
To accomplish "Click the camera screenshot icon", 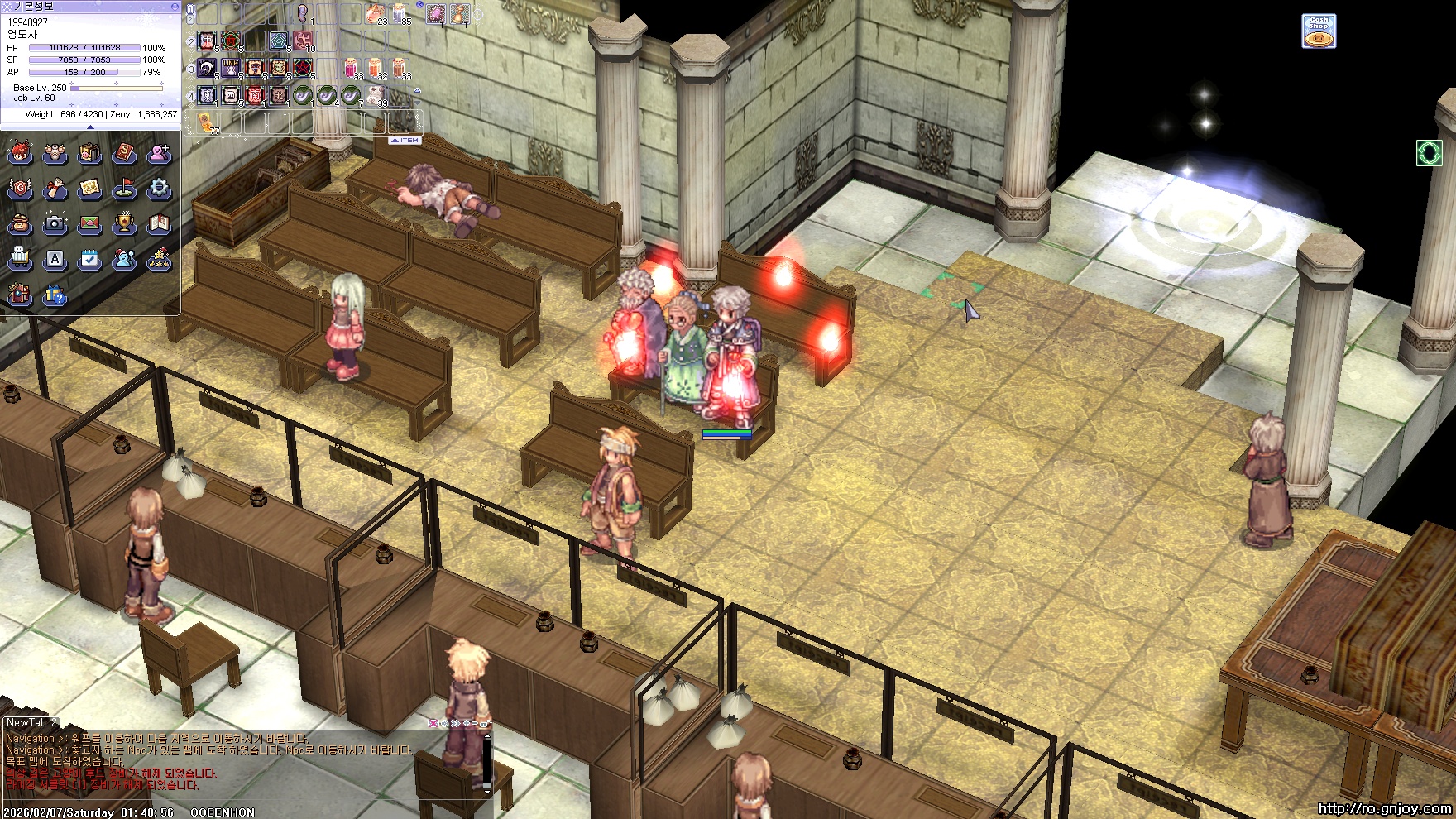I will (55, 223).
